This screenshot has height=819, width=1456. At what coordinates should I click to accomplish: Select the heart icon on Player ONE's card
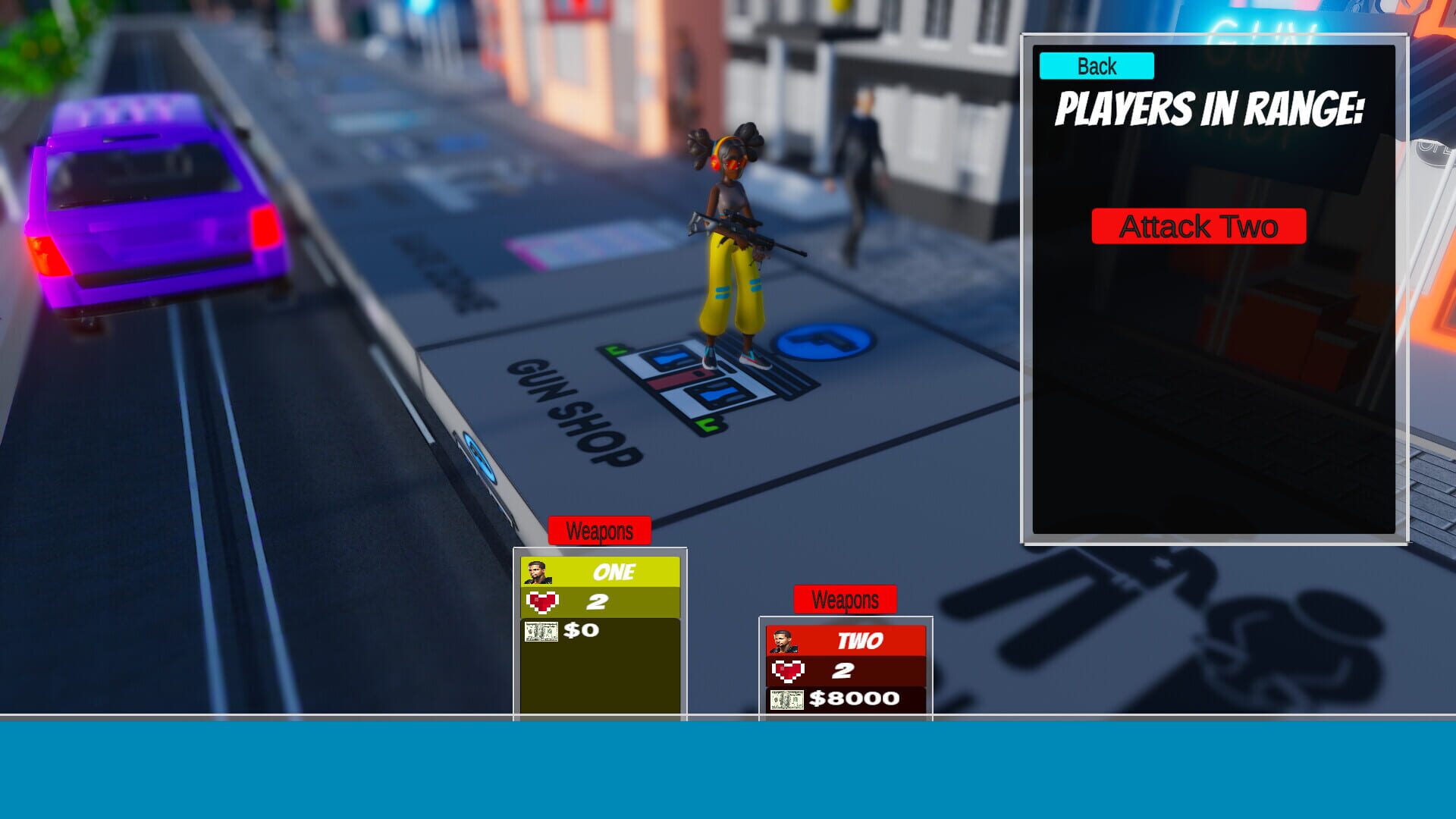coord(541,601)
